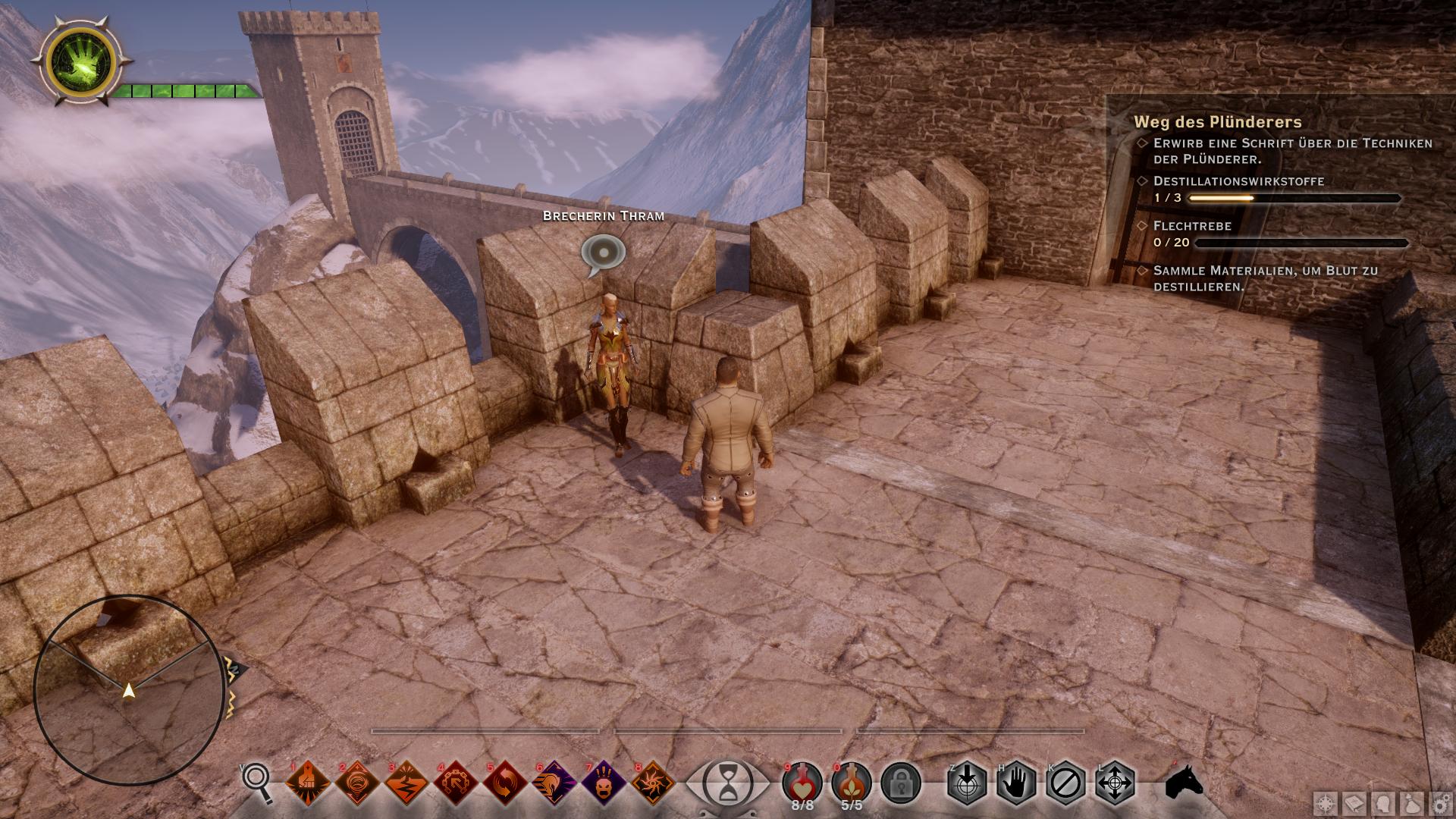Use the shouting face ability in slot 7
This screenshot has height=819, width=1456.
point(604,783)
